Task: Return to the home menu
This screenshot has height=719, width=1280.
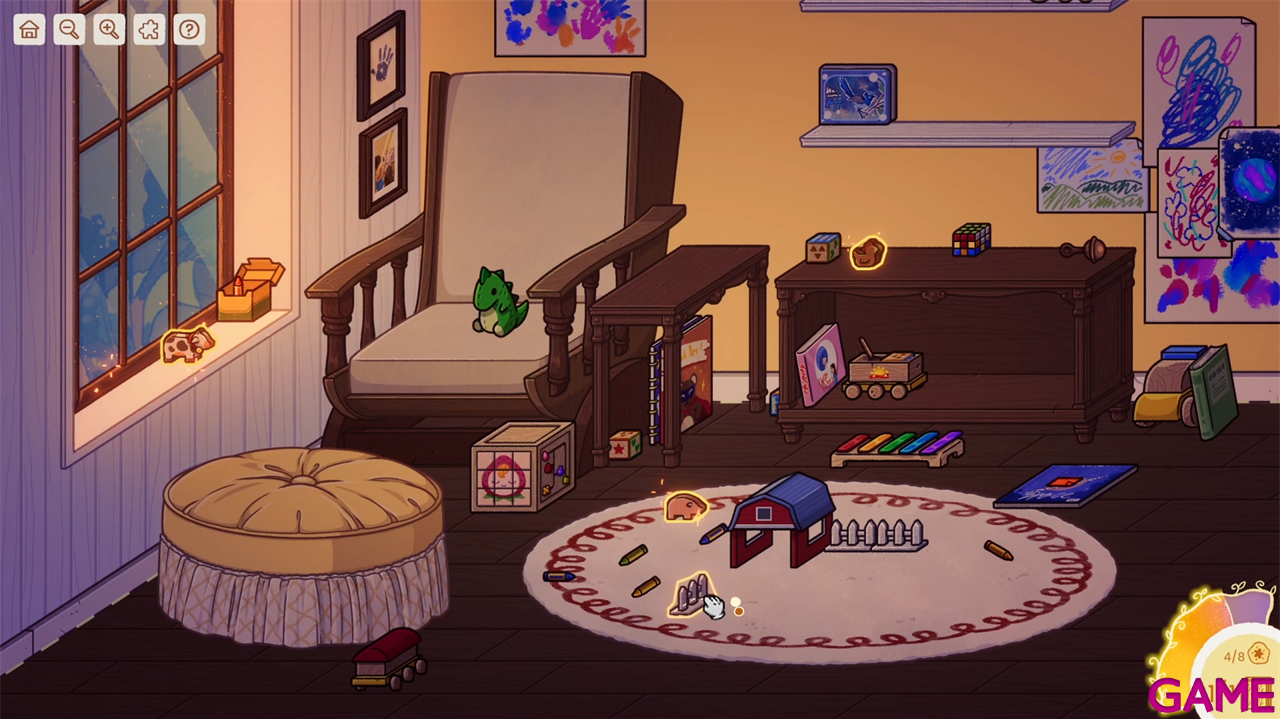Action: tap(29, 30)
